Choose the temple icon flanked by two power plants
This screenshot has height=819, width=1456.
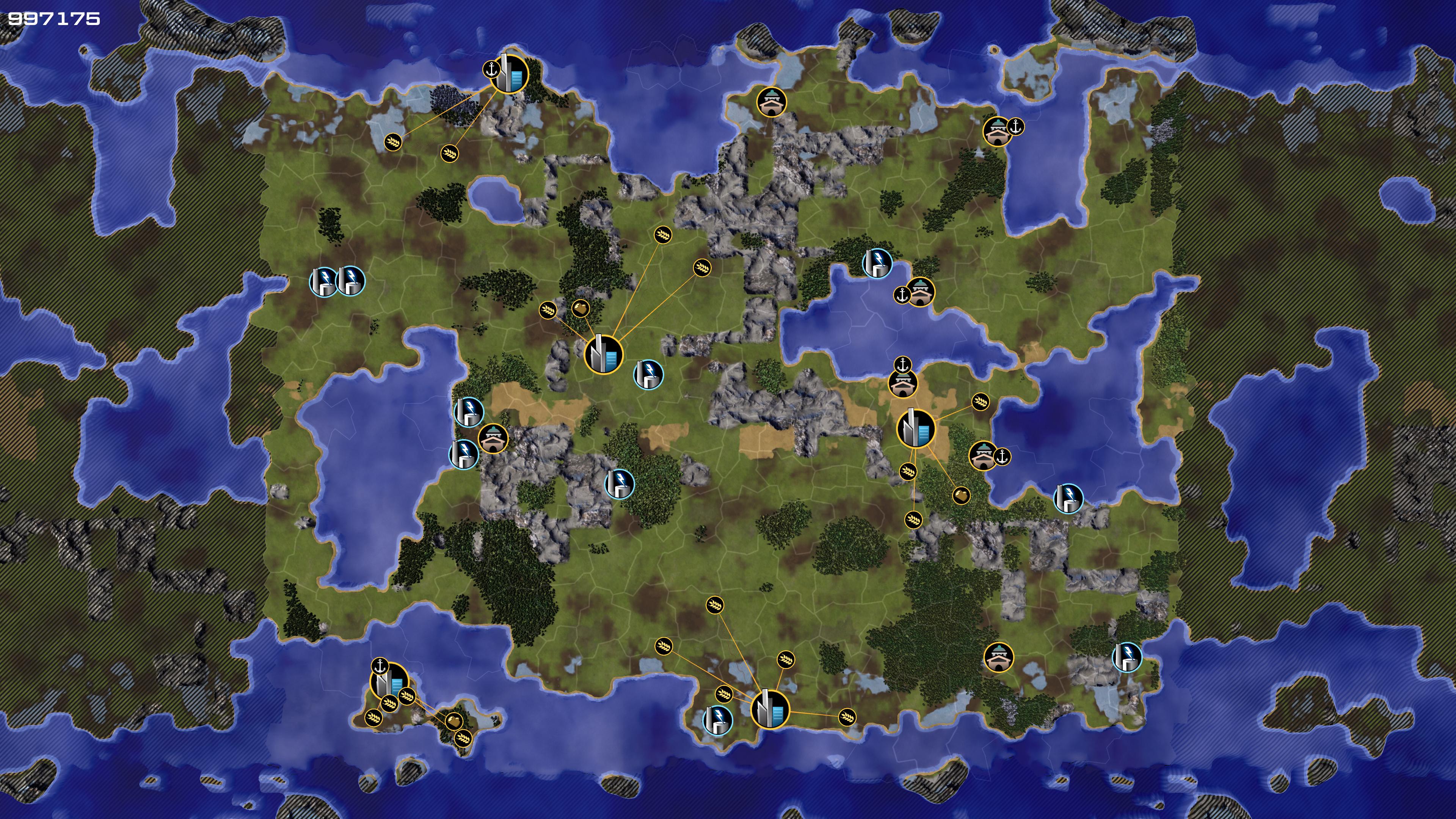pos(493,439)
